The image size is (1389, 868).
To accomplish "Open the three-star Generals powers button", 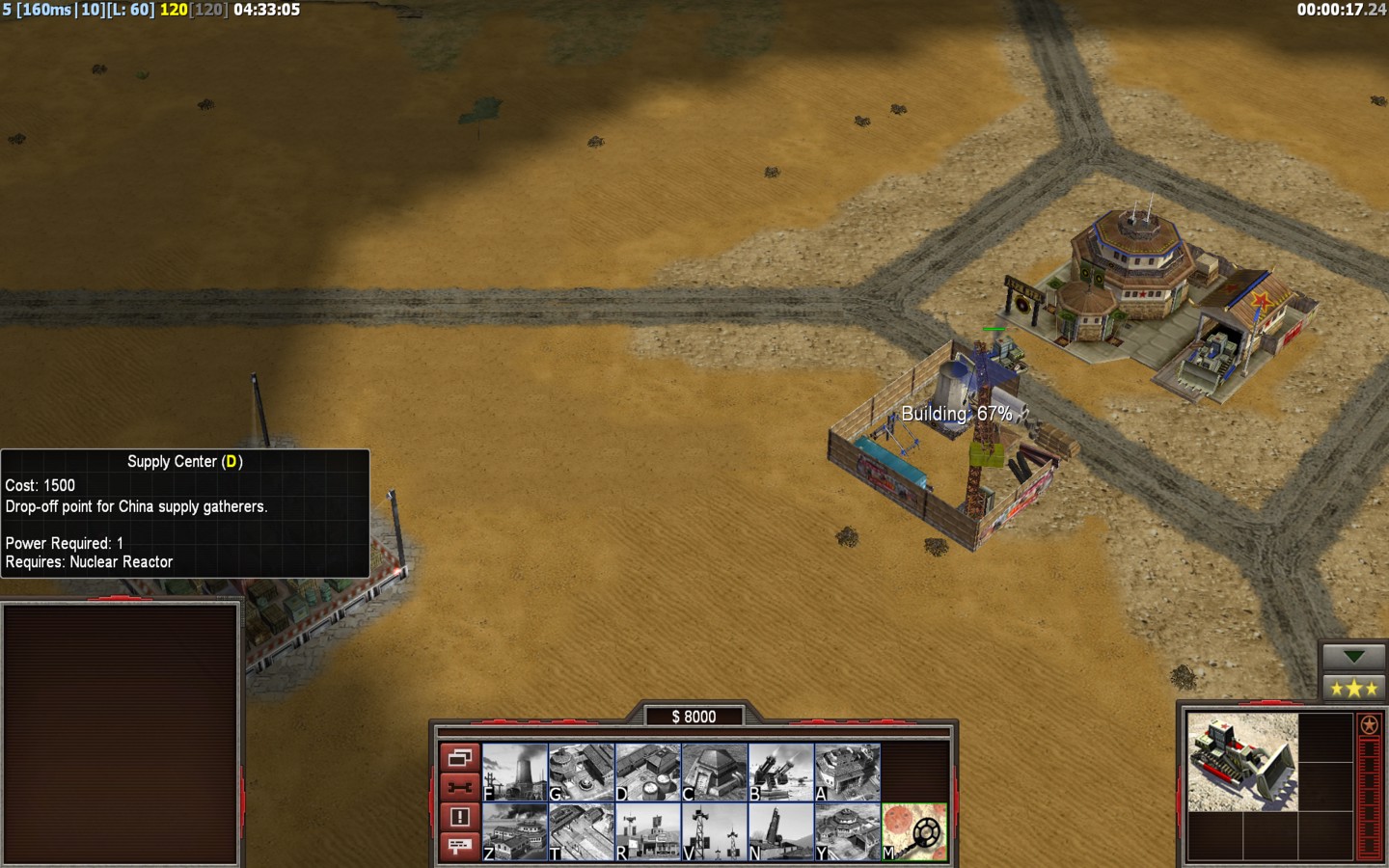I will tap(1353, 688).
